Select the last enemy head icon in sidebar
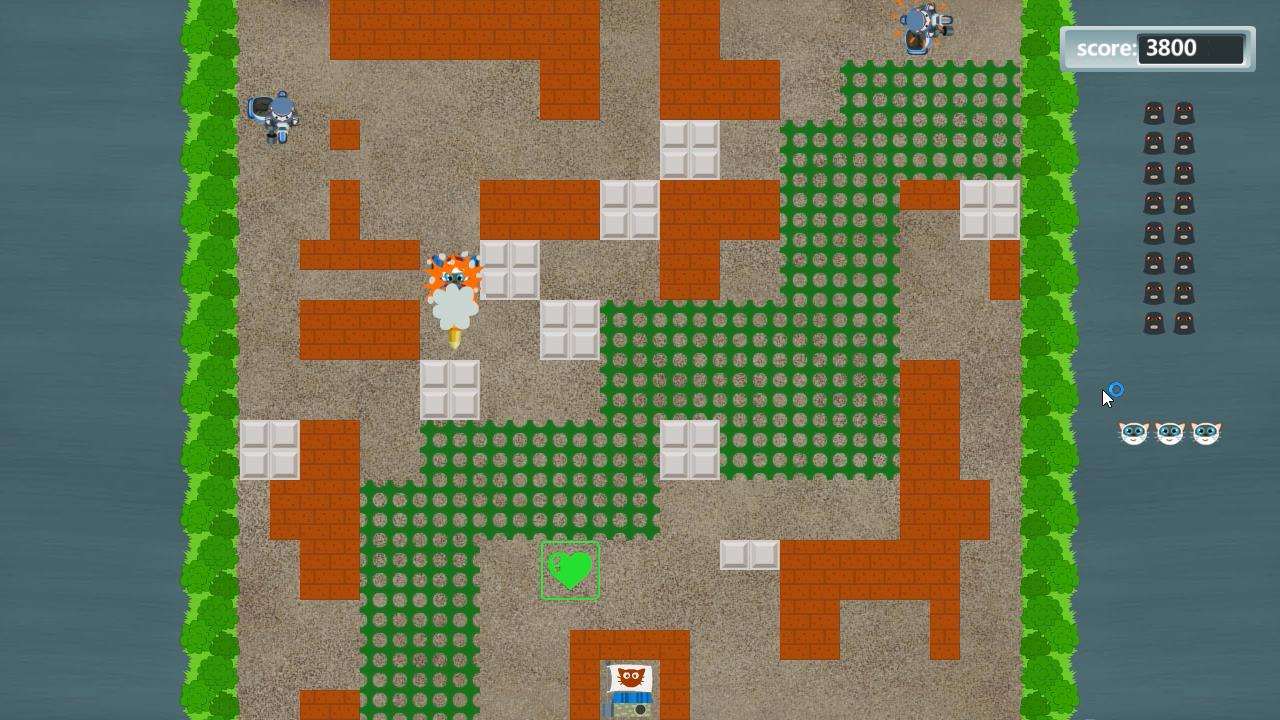Image resolution: width=1280 pixels, height=720 pixels. point(1183,323)
